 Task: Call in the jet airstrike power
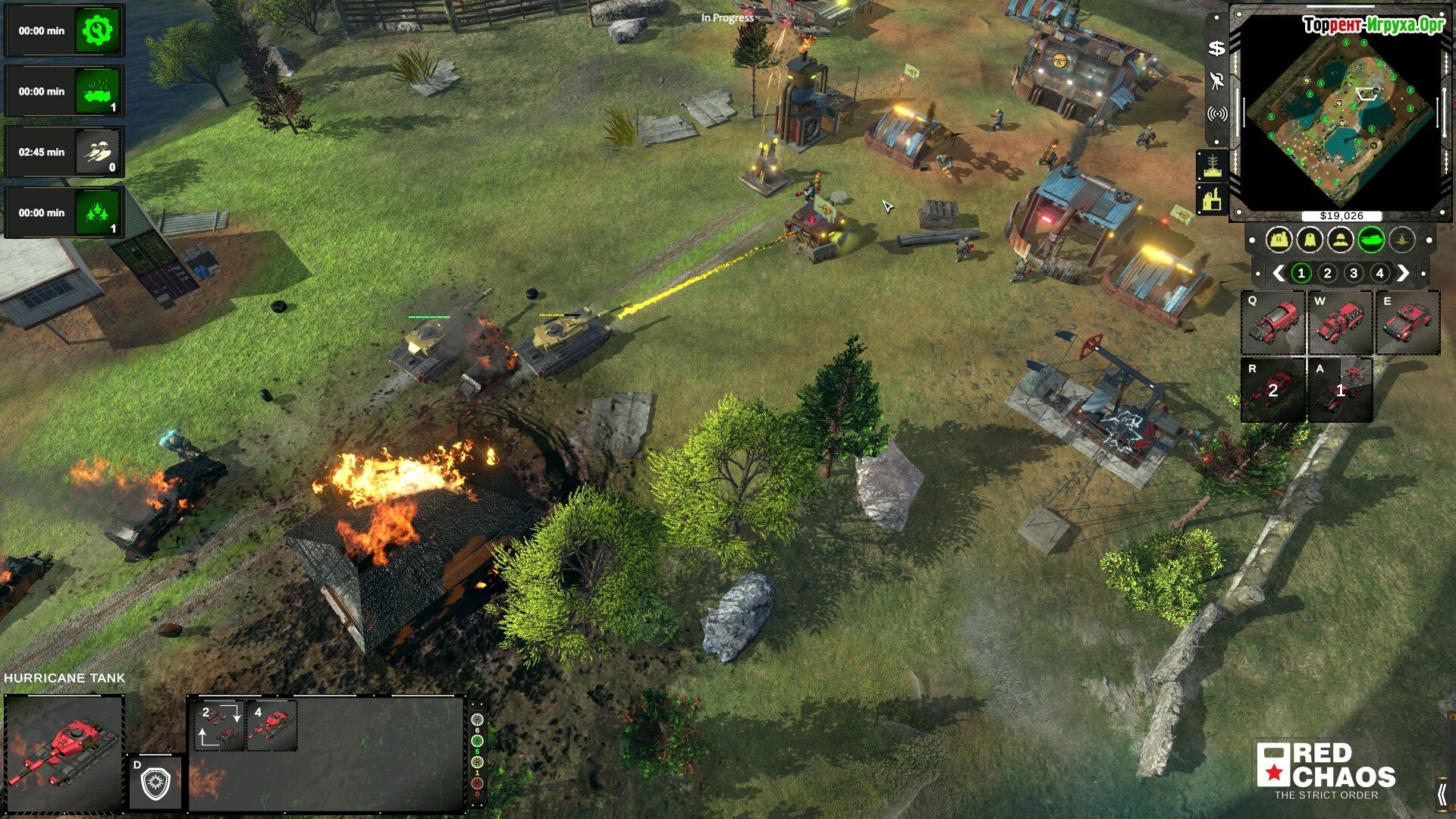click(97, 213)
